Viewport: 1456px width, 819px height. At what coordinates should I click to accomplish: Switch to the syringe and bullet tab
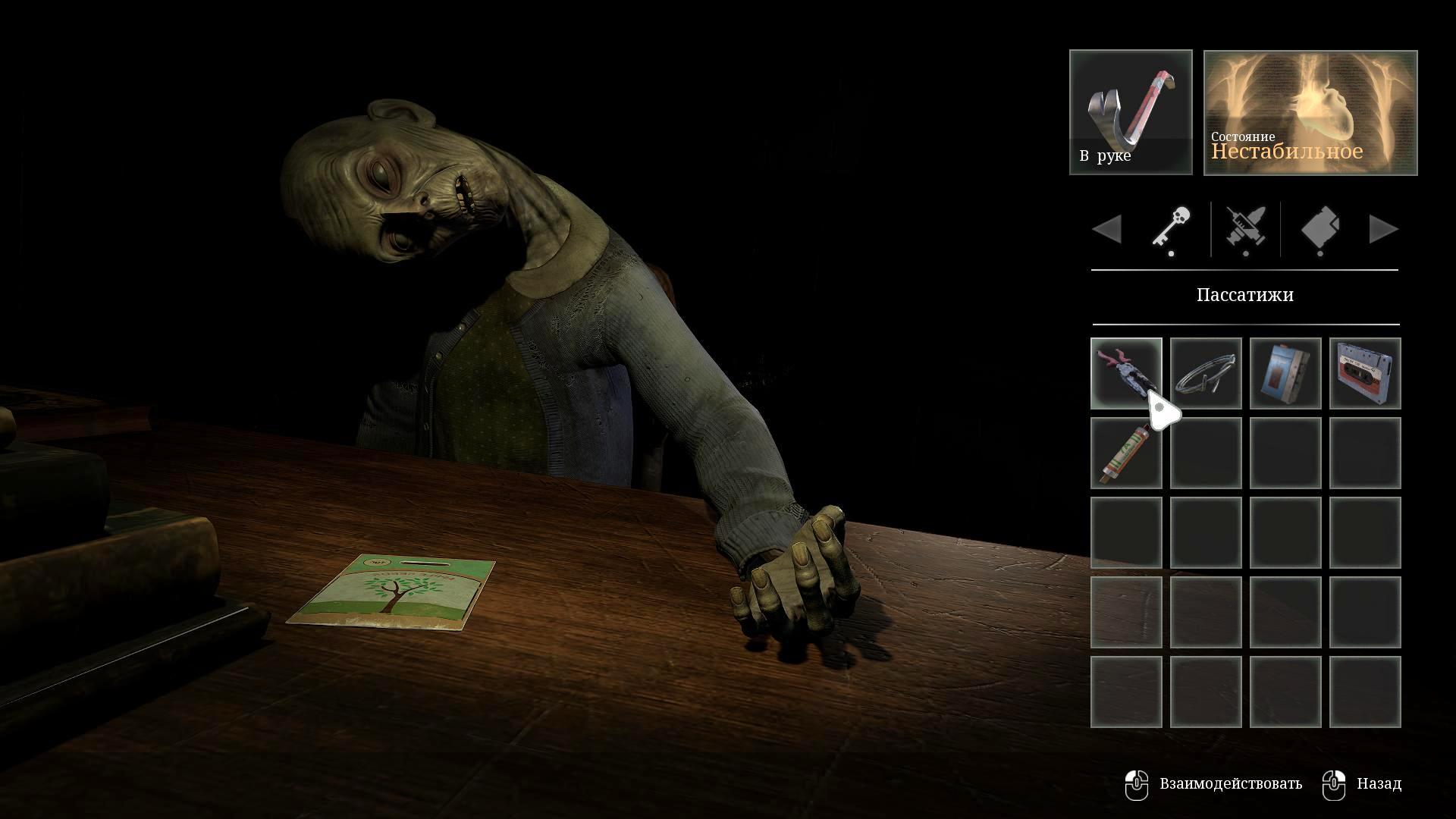coord(1245,229)
